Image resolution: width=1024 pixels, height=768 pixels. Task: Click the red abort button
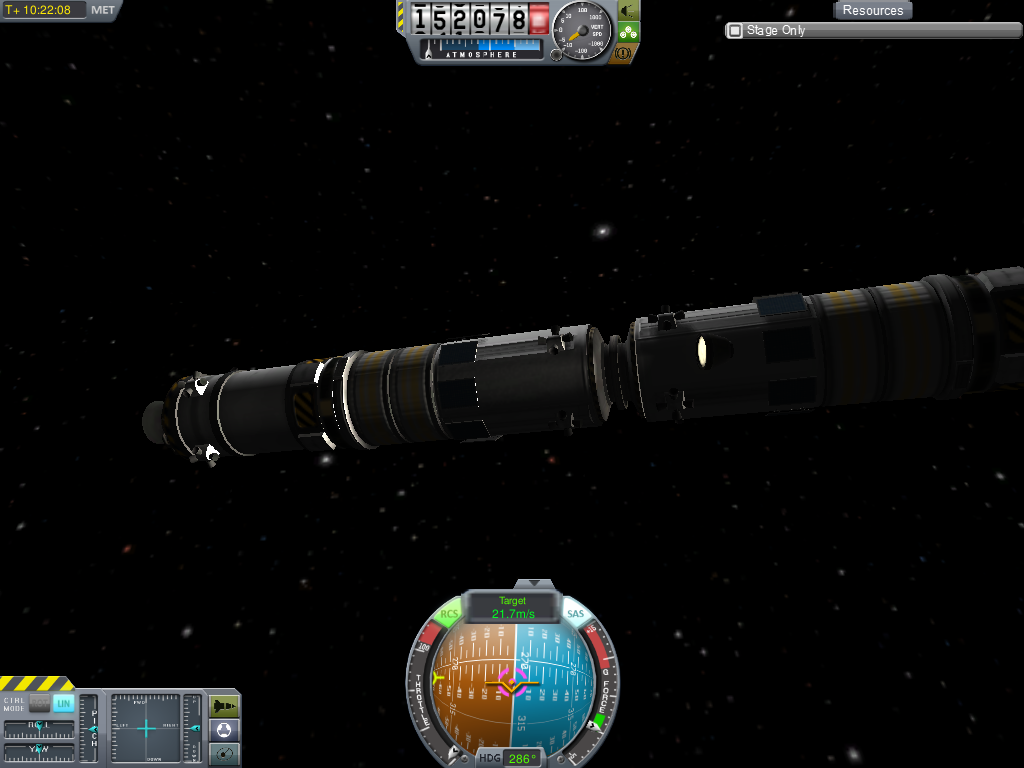(540, 18)
